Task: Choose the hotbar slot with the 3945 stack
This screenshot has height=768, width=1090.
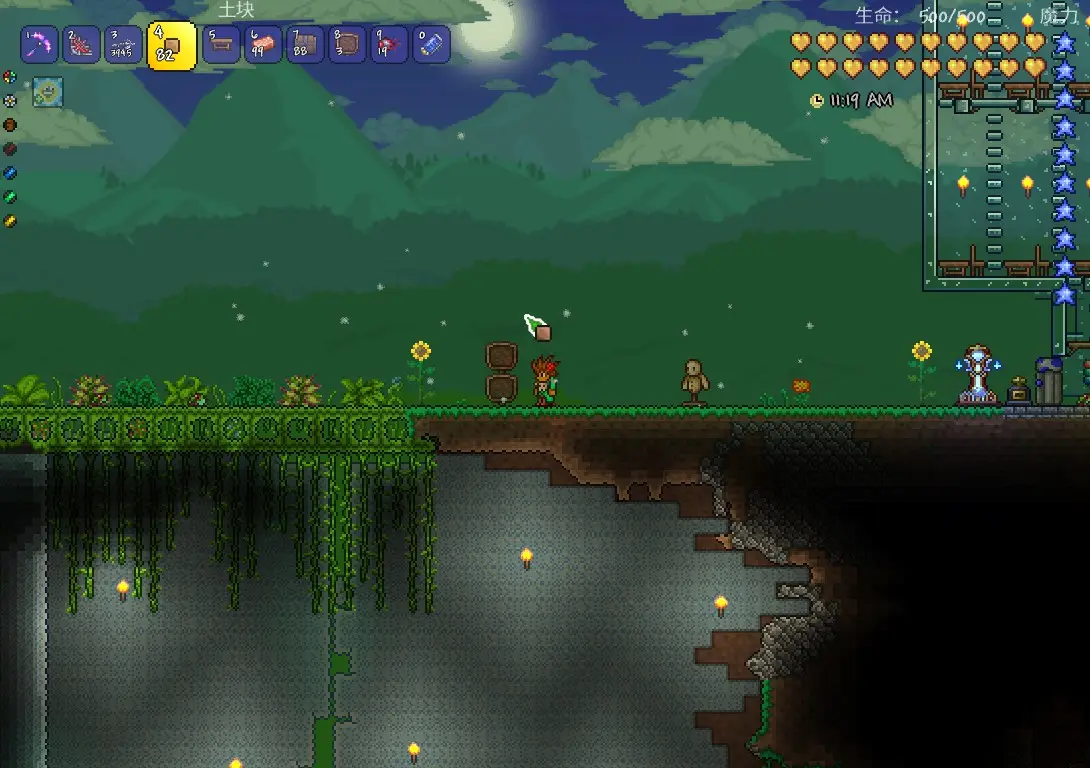Action: [x=124, y=45]
